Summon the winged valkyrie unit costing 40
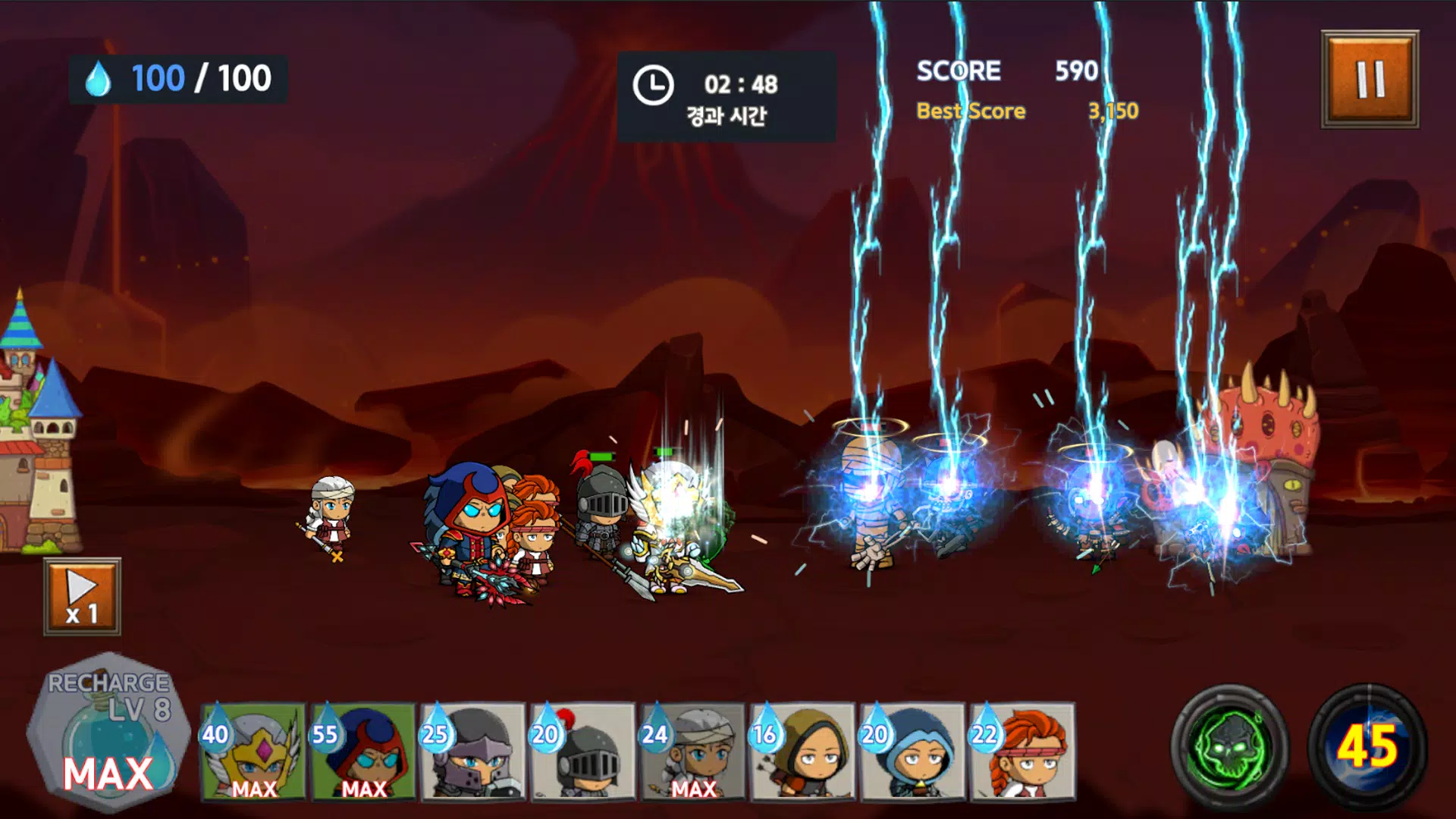This screenshot has height=819, width=1456. (254, 752)
